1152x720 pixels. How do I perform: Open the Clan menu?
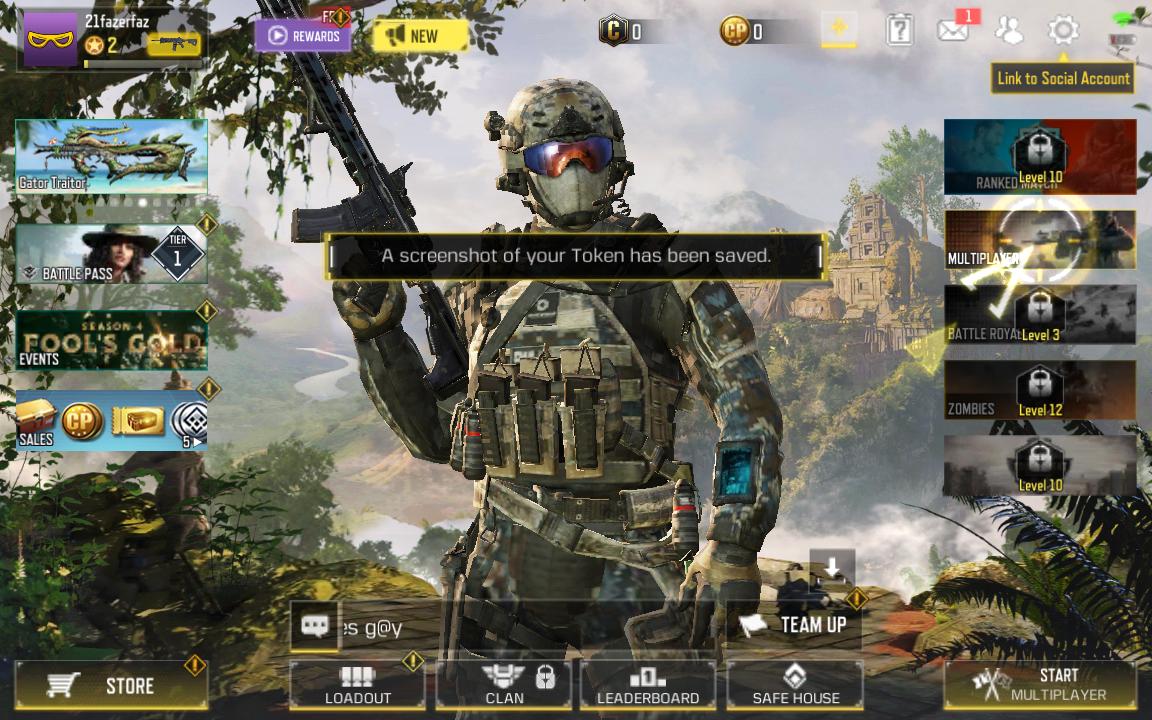504,685
